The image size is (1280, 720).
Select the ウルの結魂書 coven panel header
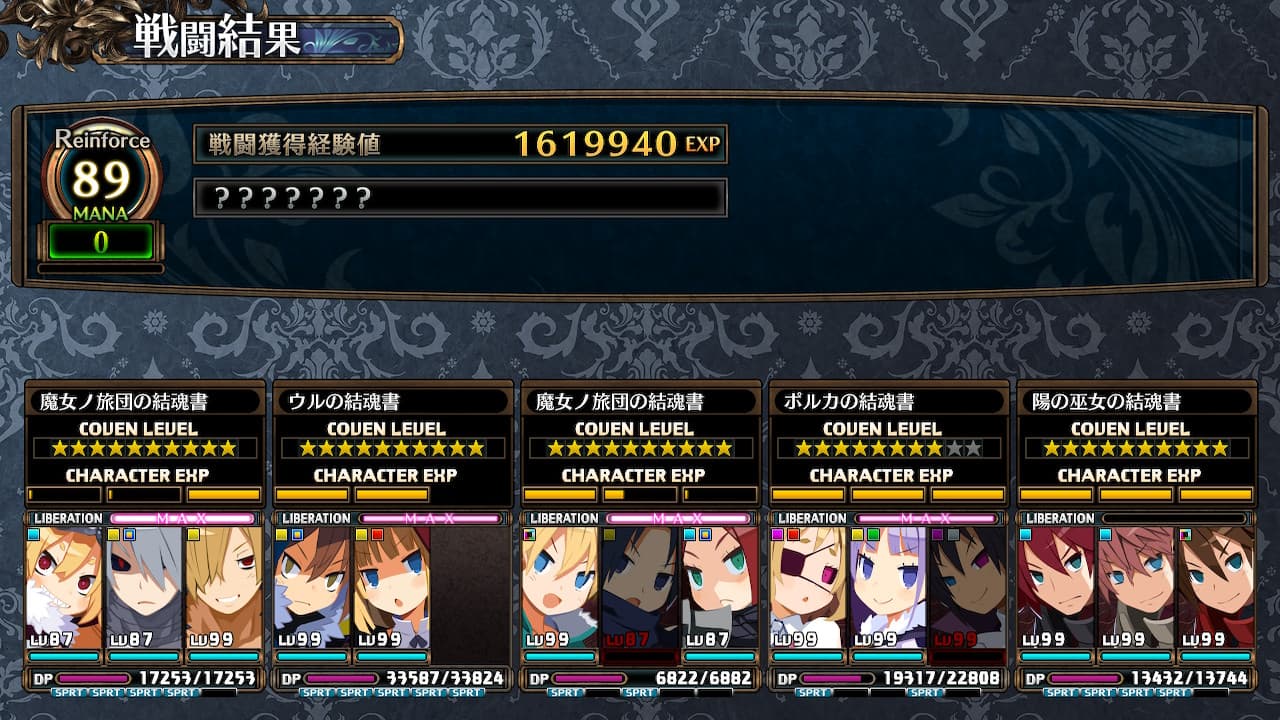388,402
